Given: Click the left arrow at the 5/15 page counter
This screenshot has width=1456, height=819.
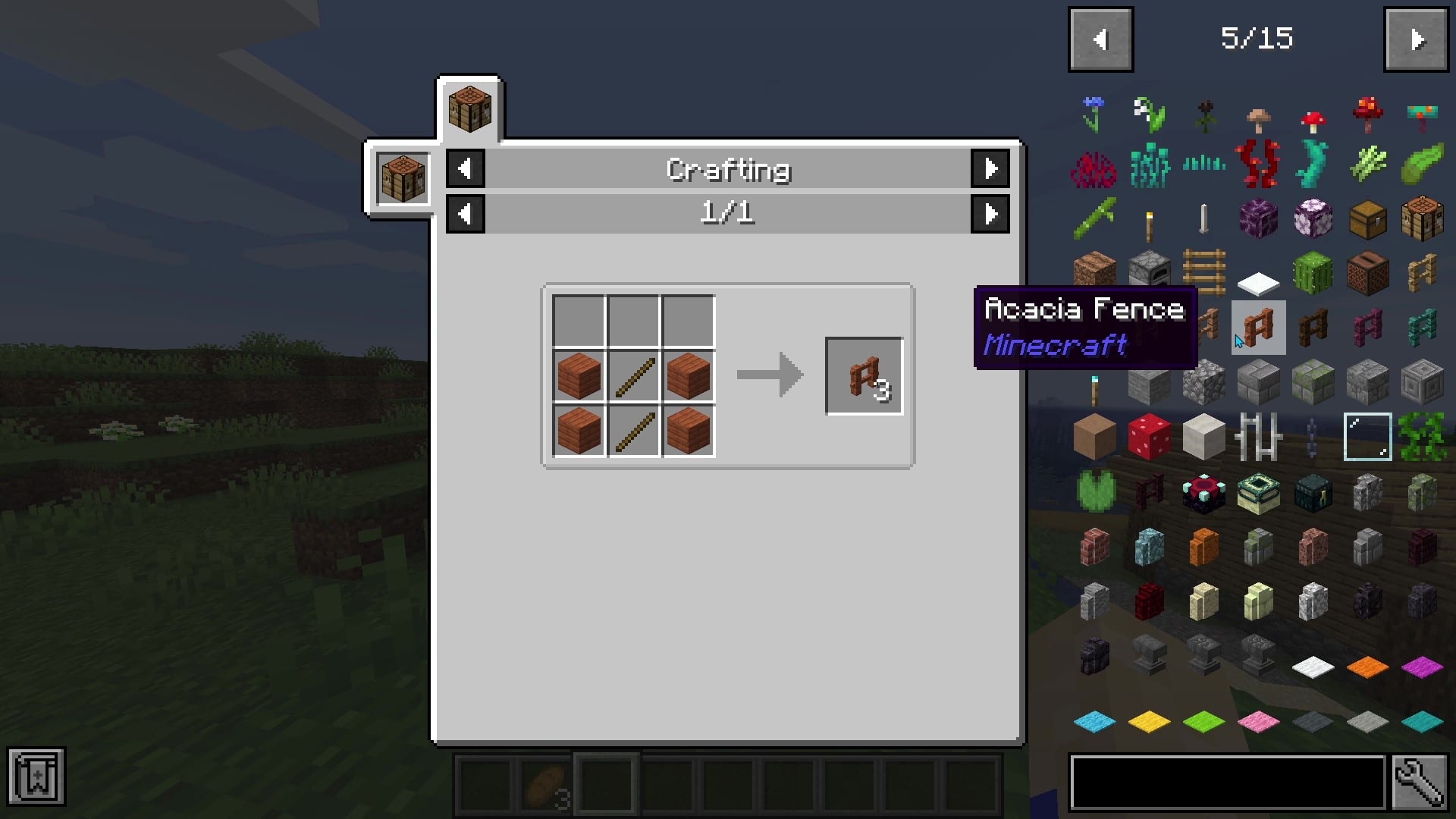Looking at the screenshot, I should coord(1100,39).
